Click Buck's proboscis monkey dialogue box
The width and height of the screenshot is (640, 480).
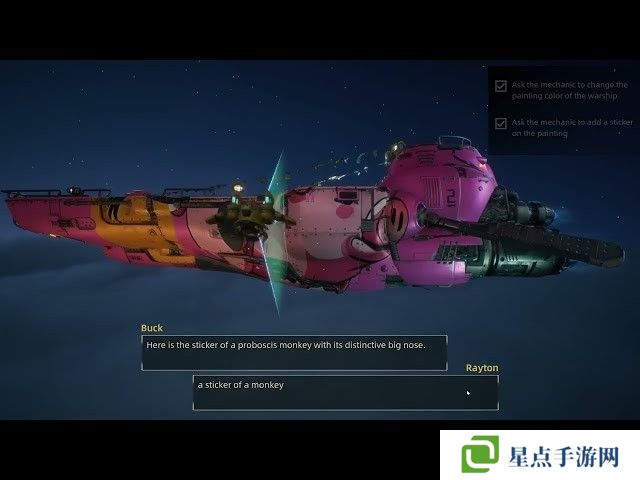click(x=293, y=352)
